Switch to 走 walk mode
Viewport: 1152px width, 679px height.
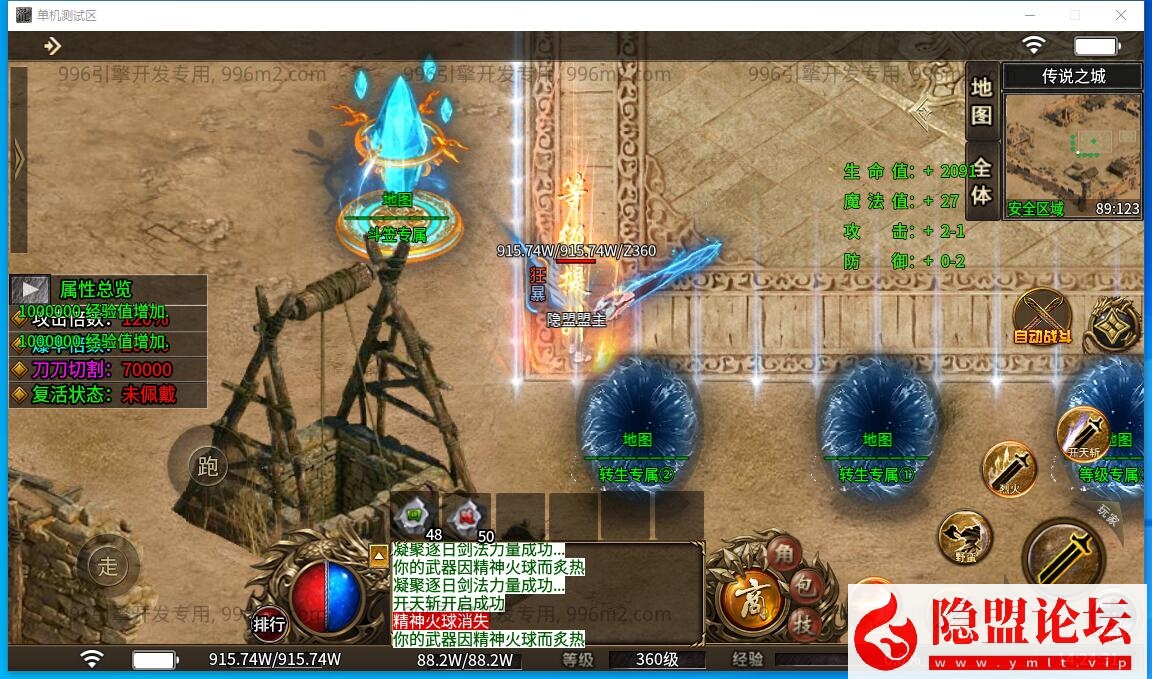click(107, 567)
